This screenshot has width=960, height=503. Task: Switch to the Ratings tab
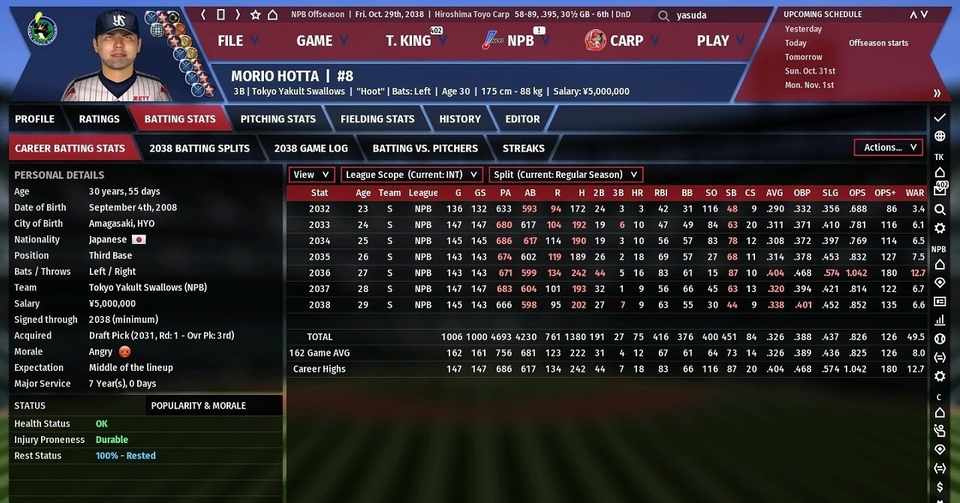click(99, 119)
